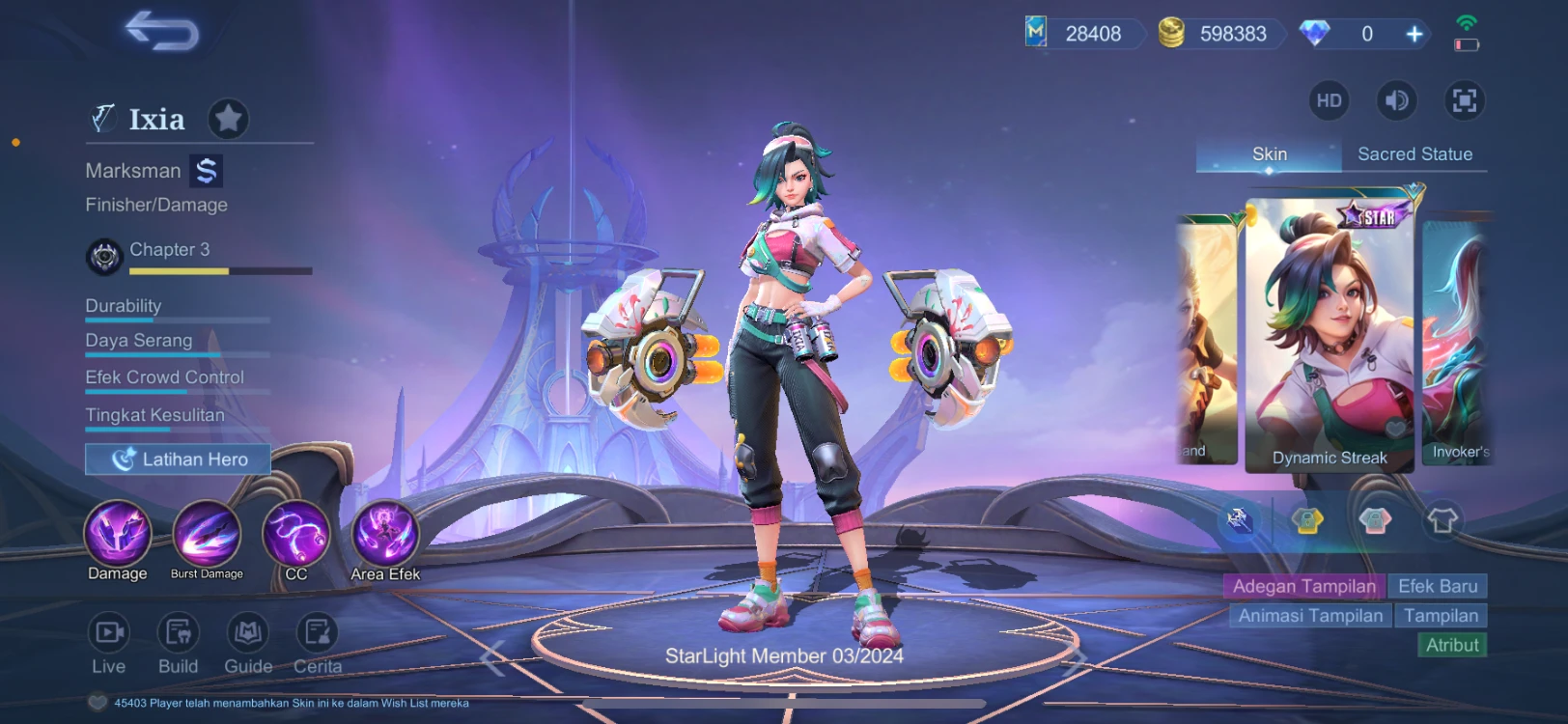
Task: Show the CC skill details
Action: pos(296,534)
